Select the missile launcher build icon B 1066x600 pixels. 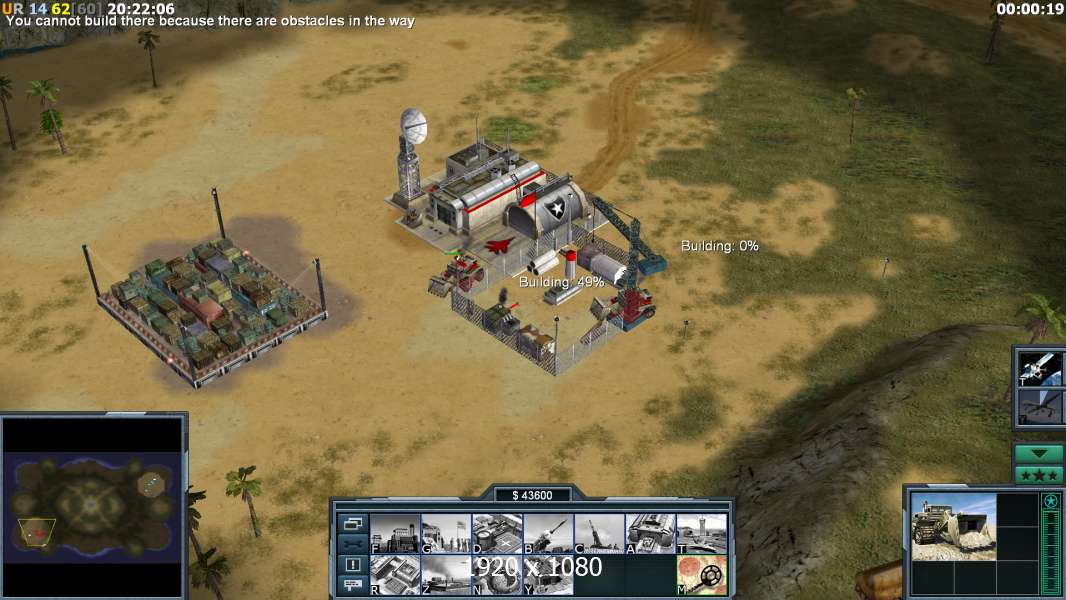[547, 533]
